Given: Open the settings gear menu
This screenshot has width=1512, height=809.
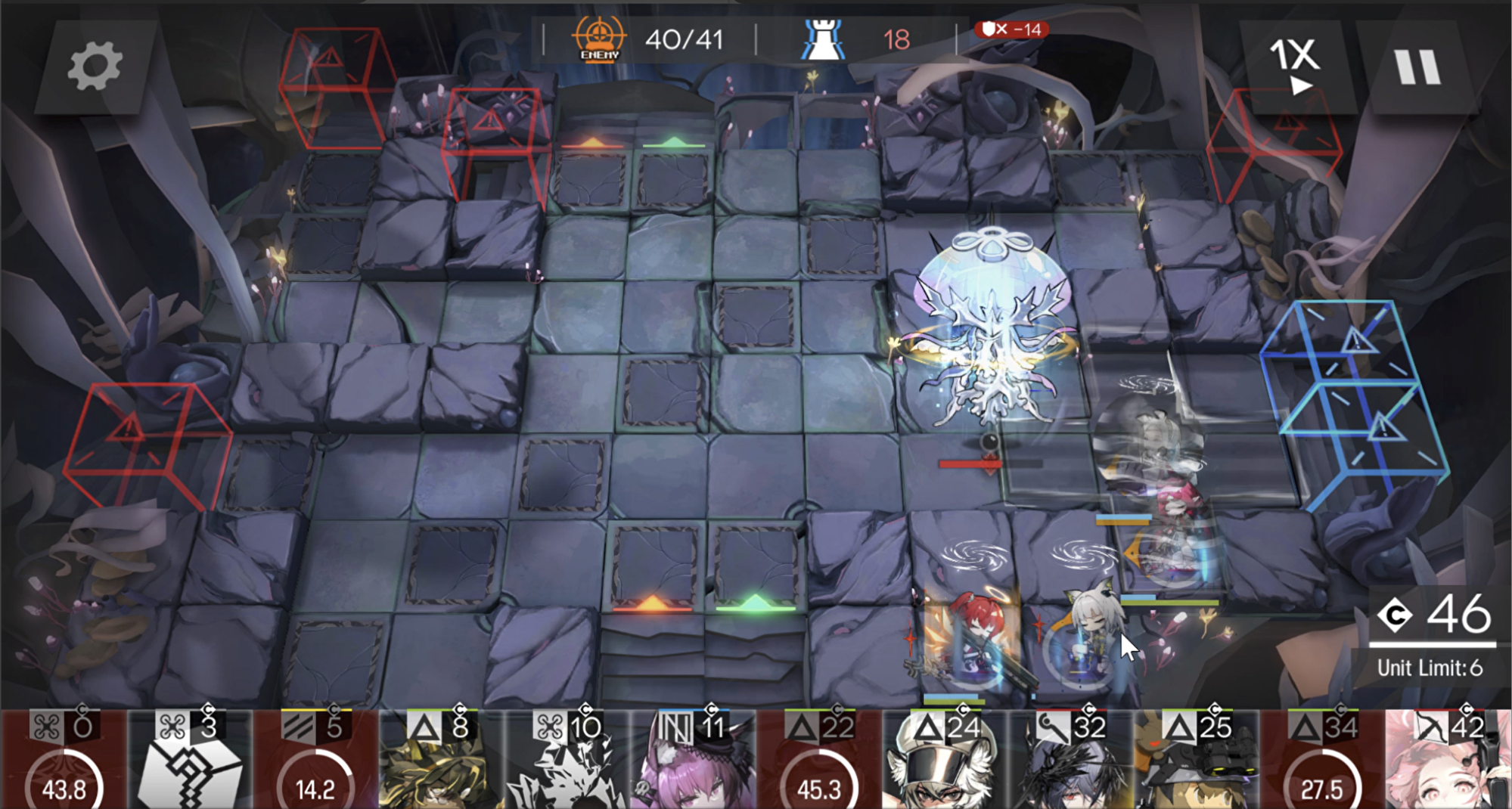Looking at the screenshot, I should point(94,67).
